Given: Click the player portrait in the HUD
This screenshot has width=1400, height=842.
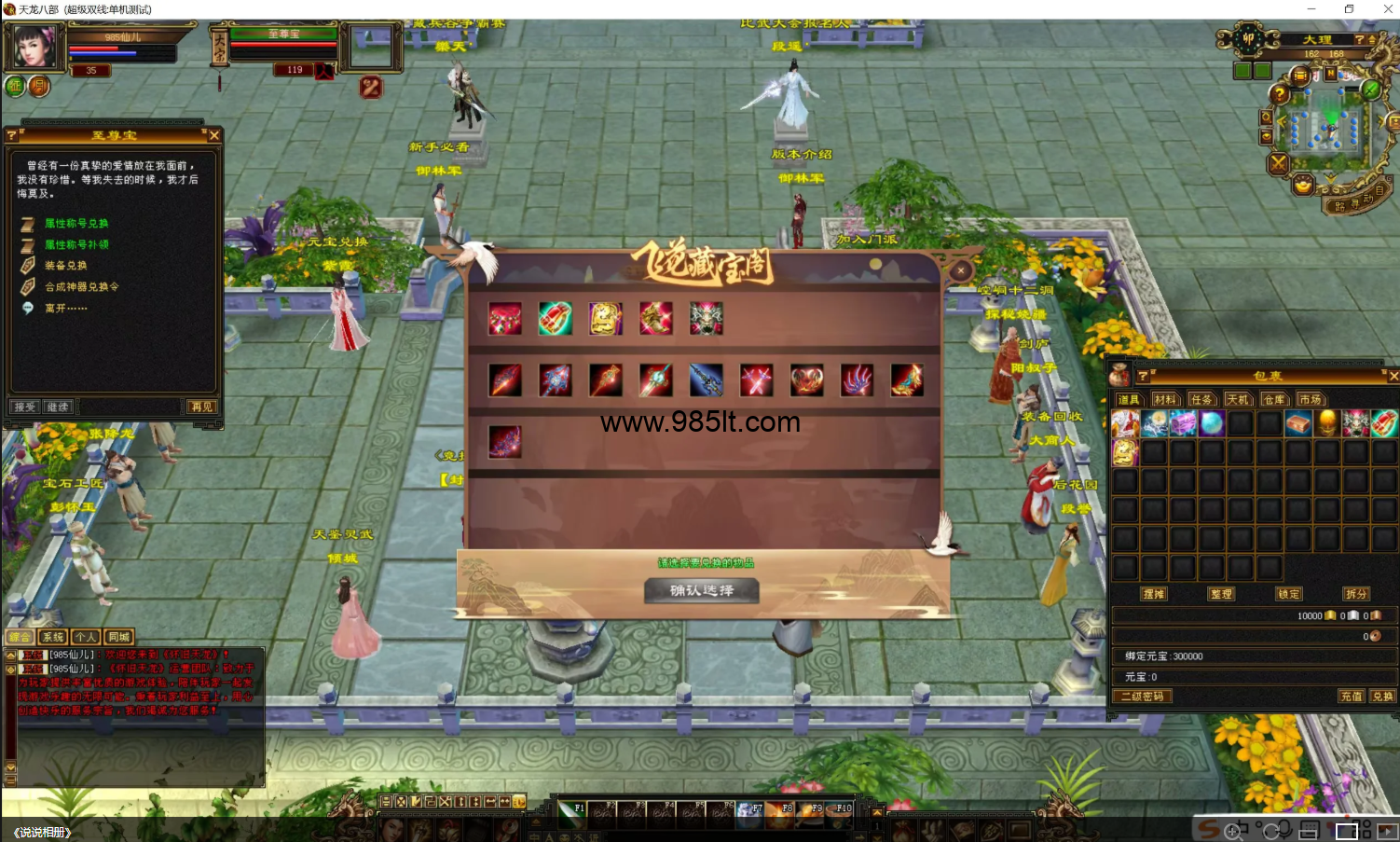Looking at the screenshot, I should coord(34,47).
